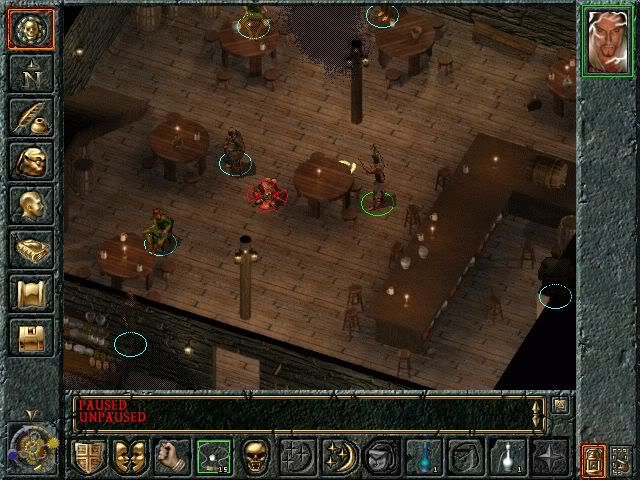Screen dimensions: 640x480
Task: Open special abilities with the star button
Action: click(549, 456)
